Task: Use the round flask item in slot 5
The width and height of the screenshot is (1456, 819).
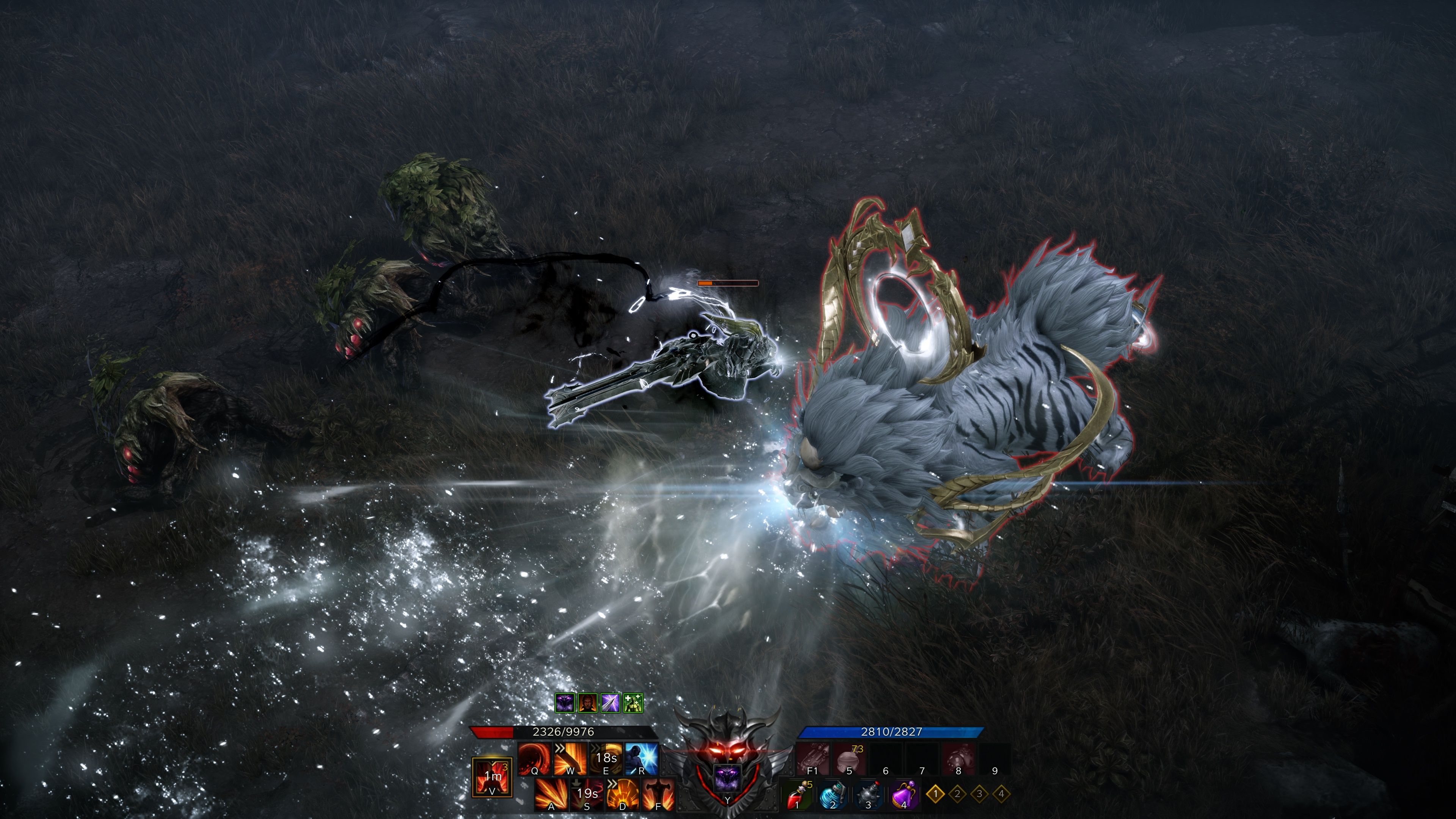Action: [849, 759]
